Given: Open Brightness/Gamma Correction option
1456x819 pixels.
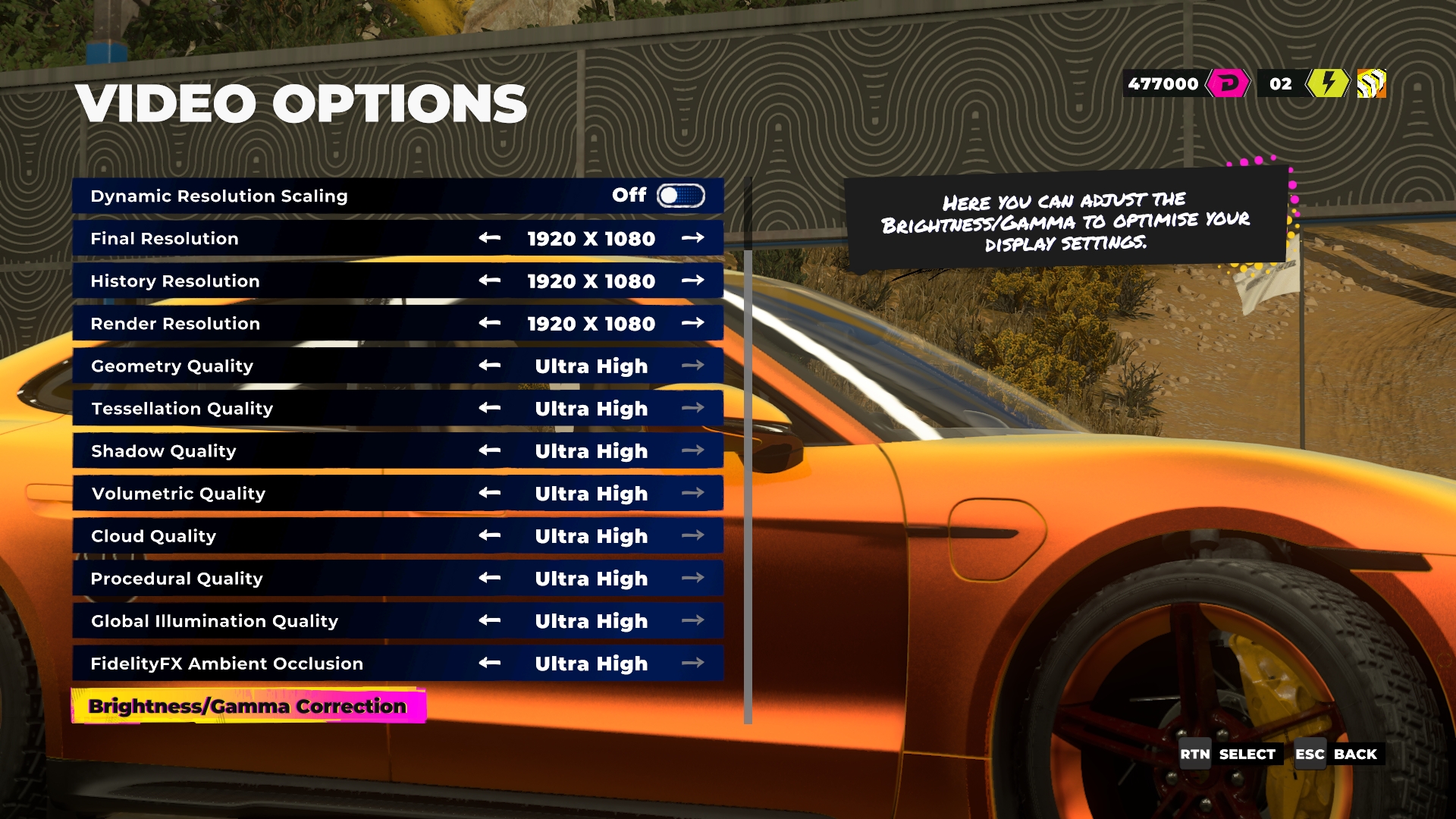Looking at the screenshot, I should pos(248,706).
